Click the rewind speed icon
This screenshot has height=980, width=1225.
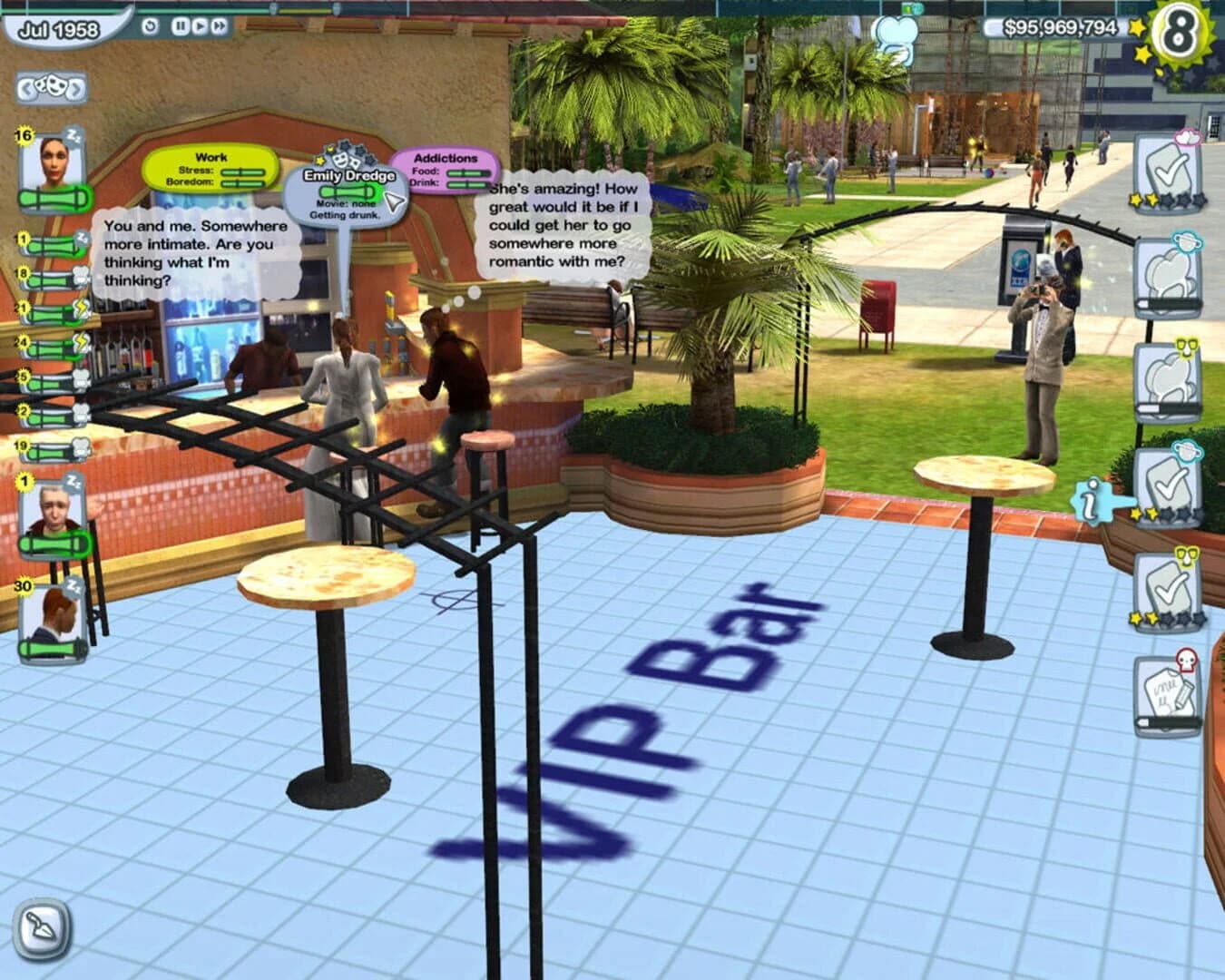151,25
